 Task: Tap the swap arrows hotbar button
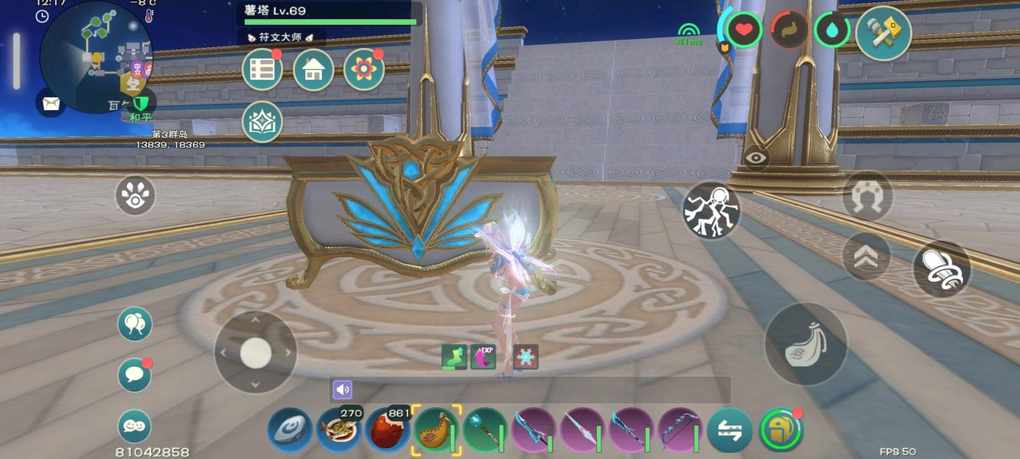(x=730, y=430)
